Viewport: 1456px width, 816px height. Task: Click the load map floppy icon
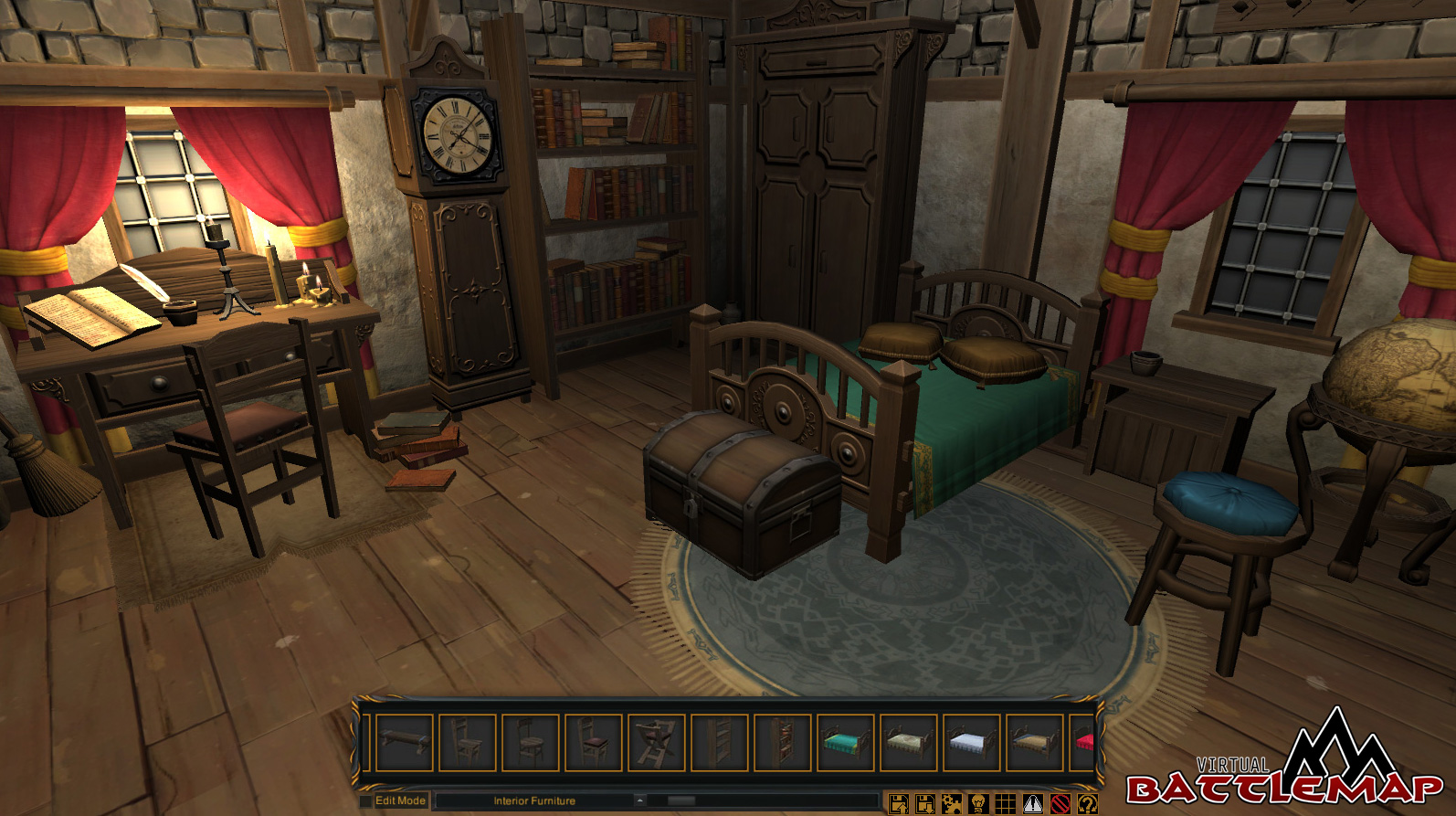(x=924, y=804)
